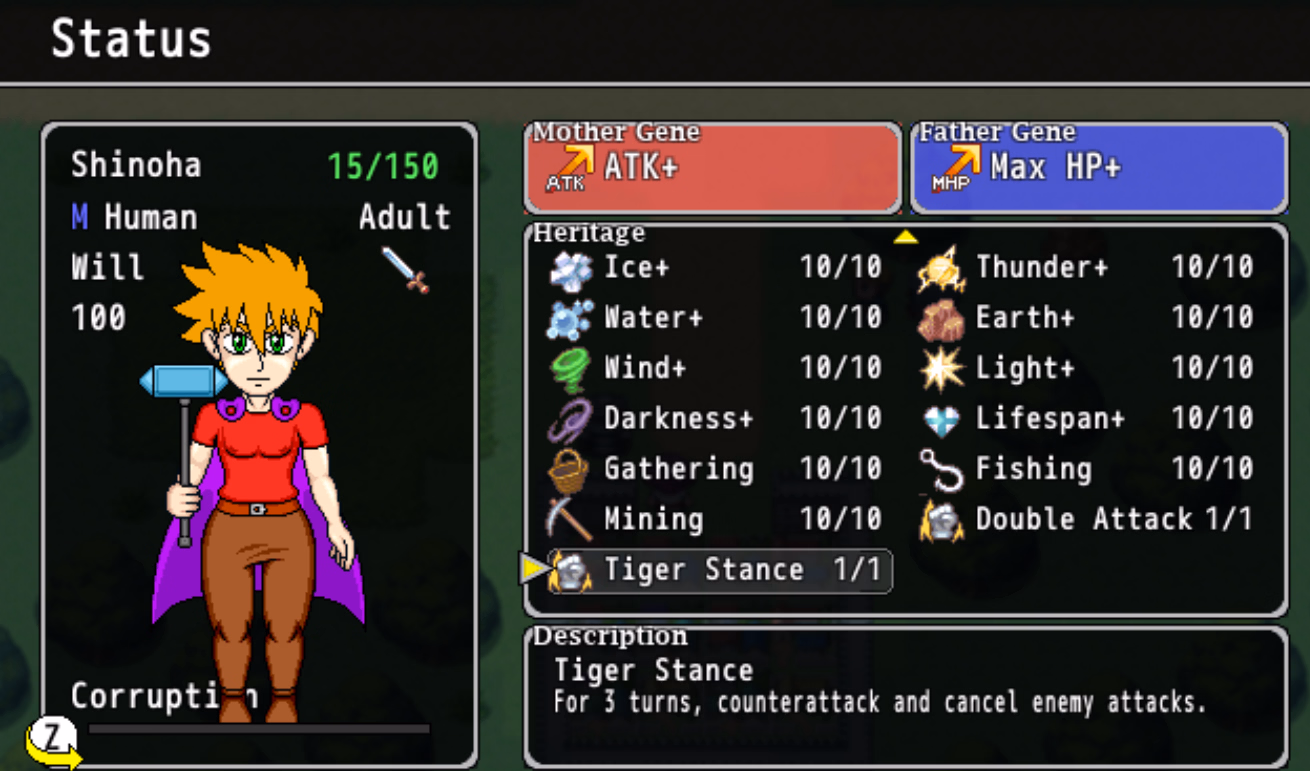Choose the Fishing skill entry
Screen dimensions: 1310x771
coord(1086,469)
